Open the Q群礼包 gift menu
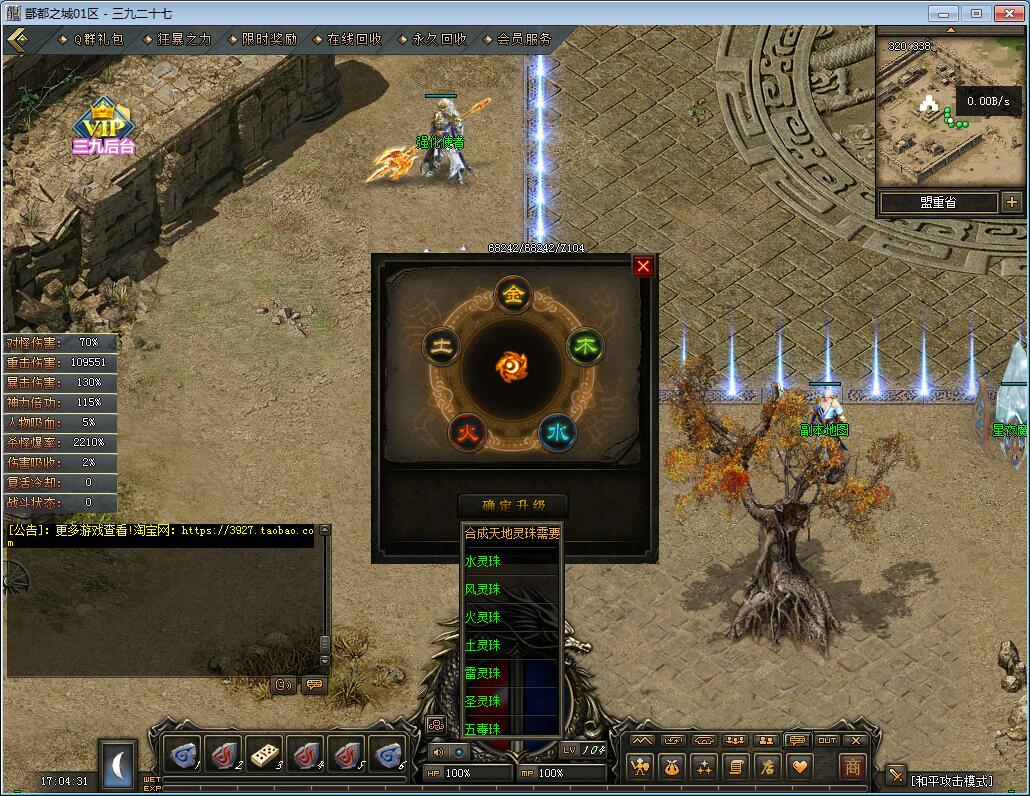Screen dimensions: 1030x796 (x=98, y=39)
